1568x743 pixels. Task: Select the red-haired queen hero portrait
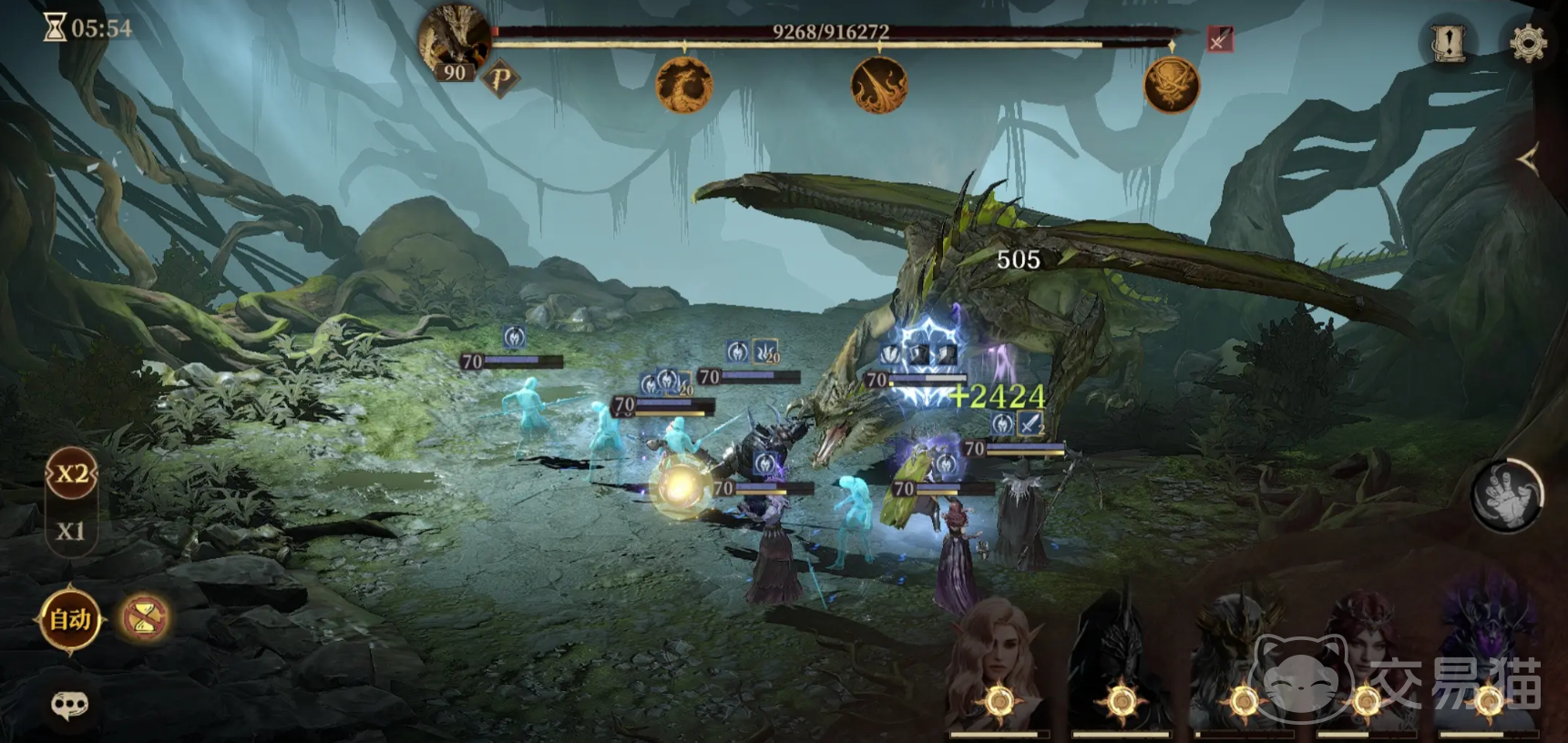pyautogui.click(x=1365, y=669)
